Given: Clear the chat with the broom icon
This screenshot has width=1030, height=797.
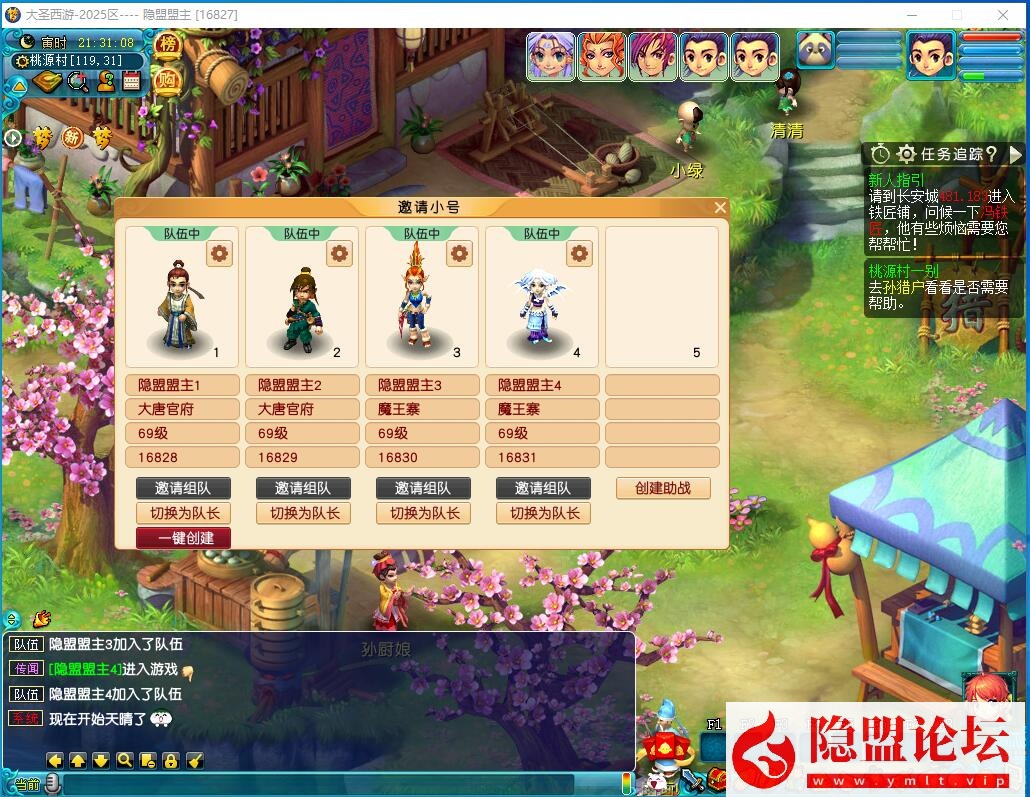Looking at the screenshot, I should click(x=196, y=760).
